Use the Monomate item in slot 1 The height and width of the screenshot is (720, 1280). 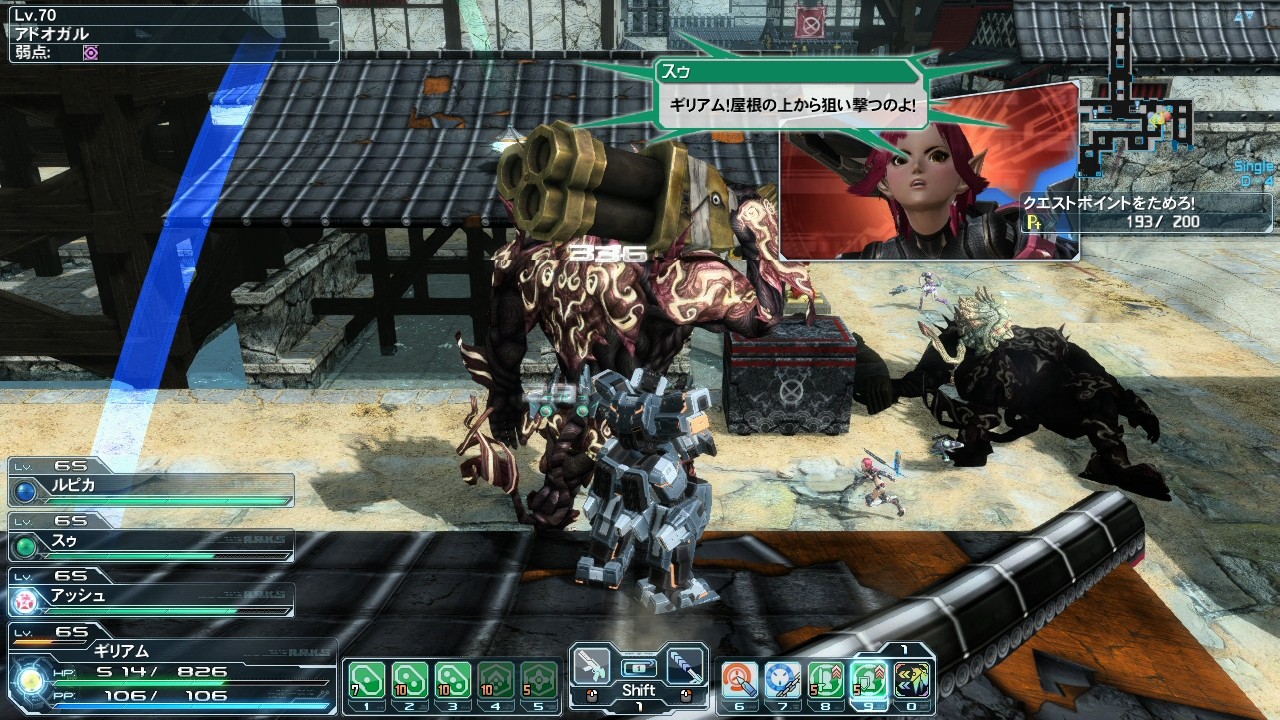tap(366, 680)
